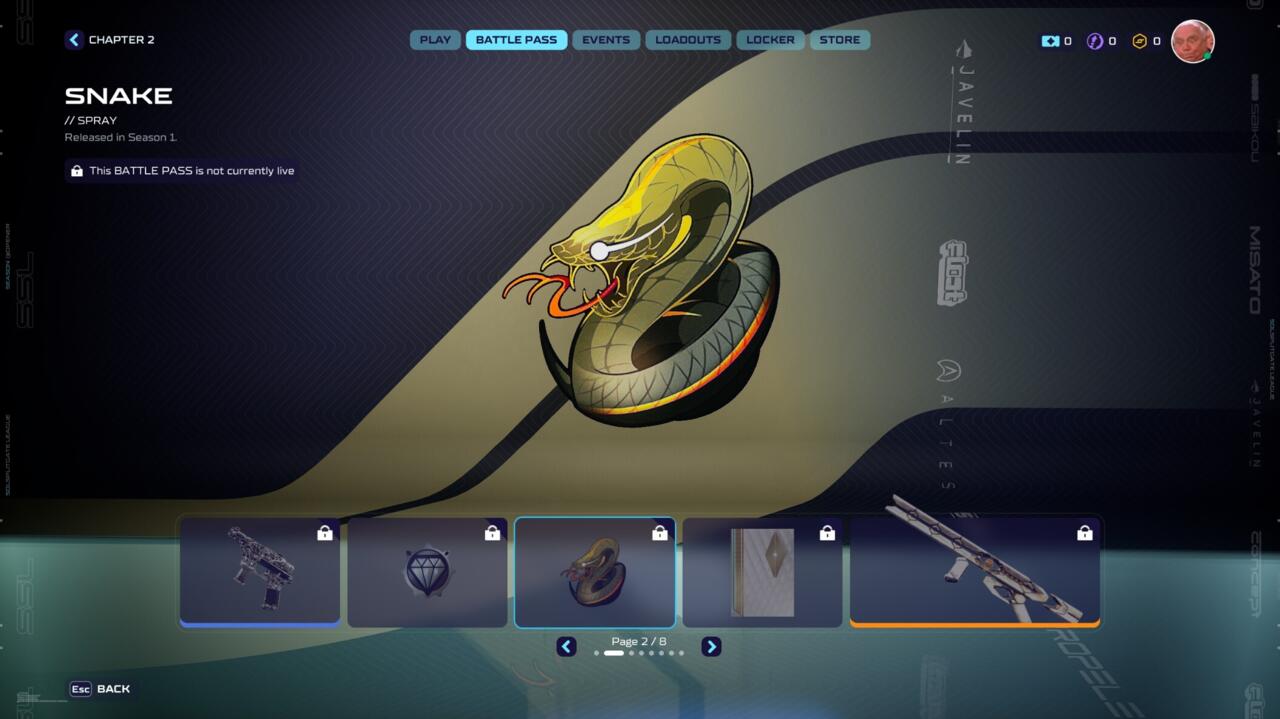Image resolution: width=1280 pixels, height=719 pixels.
Task: Switch to the Events tab
Action: (x=606, y=40)
